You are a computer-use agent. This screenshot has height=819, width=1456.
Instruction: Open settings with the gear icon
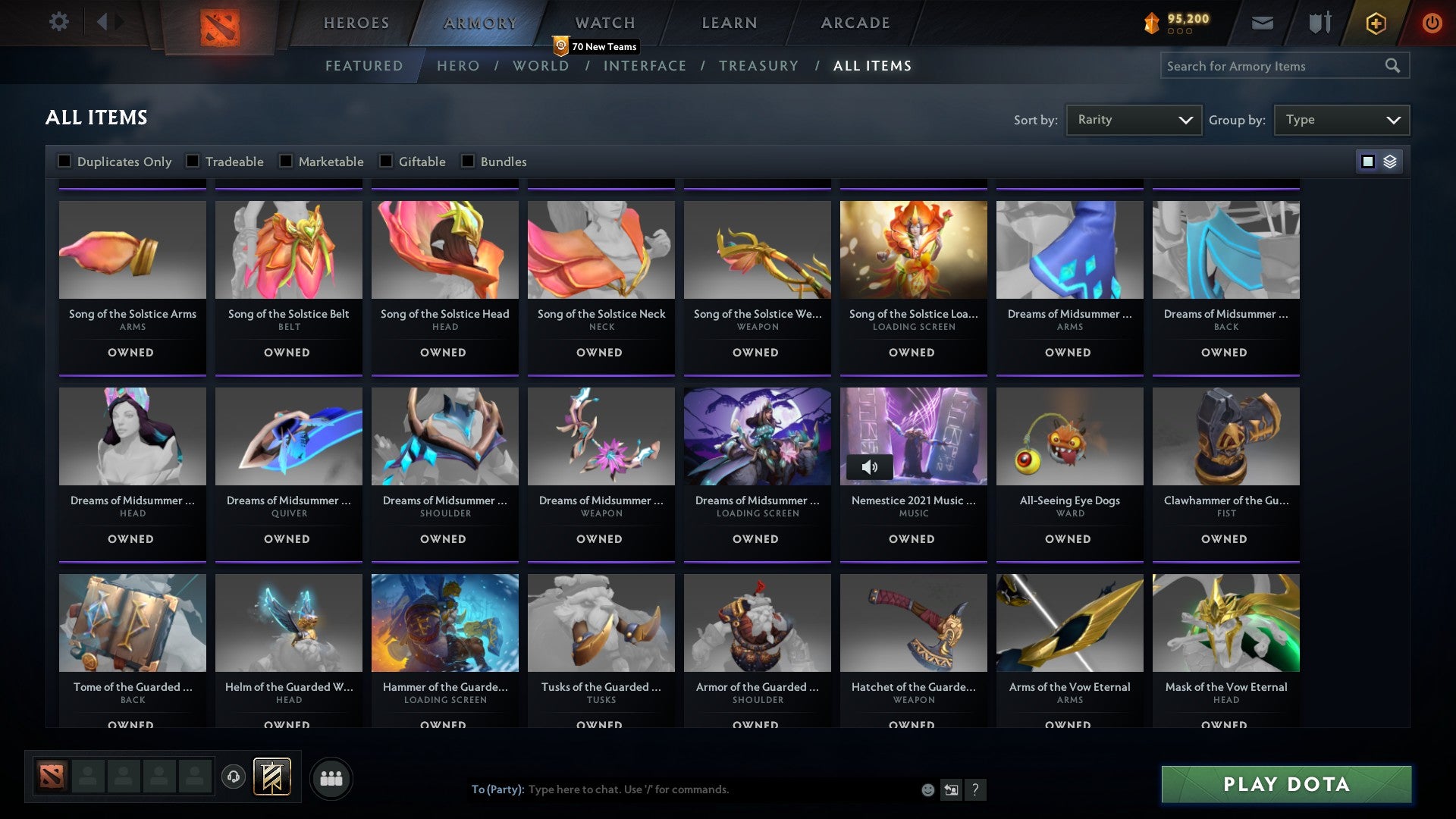click(x=58, y=22)
